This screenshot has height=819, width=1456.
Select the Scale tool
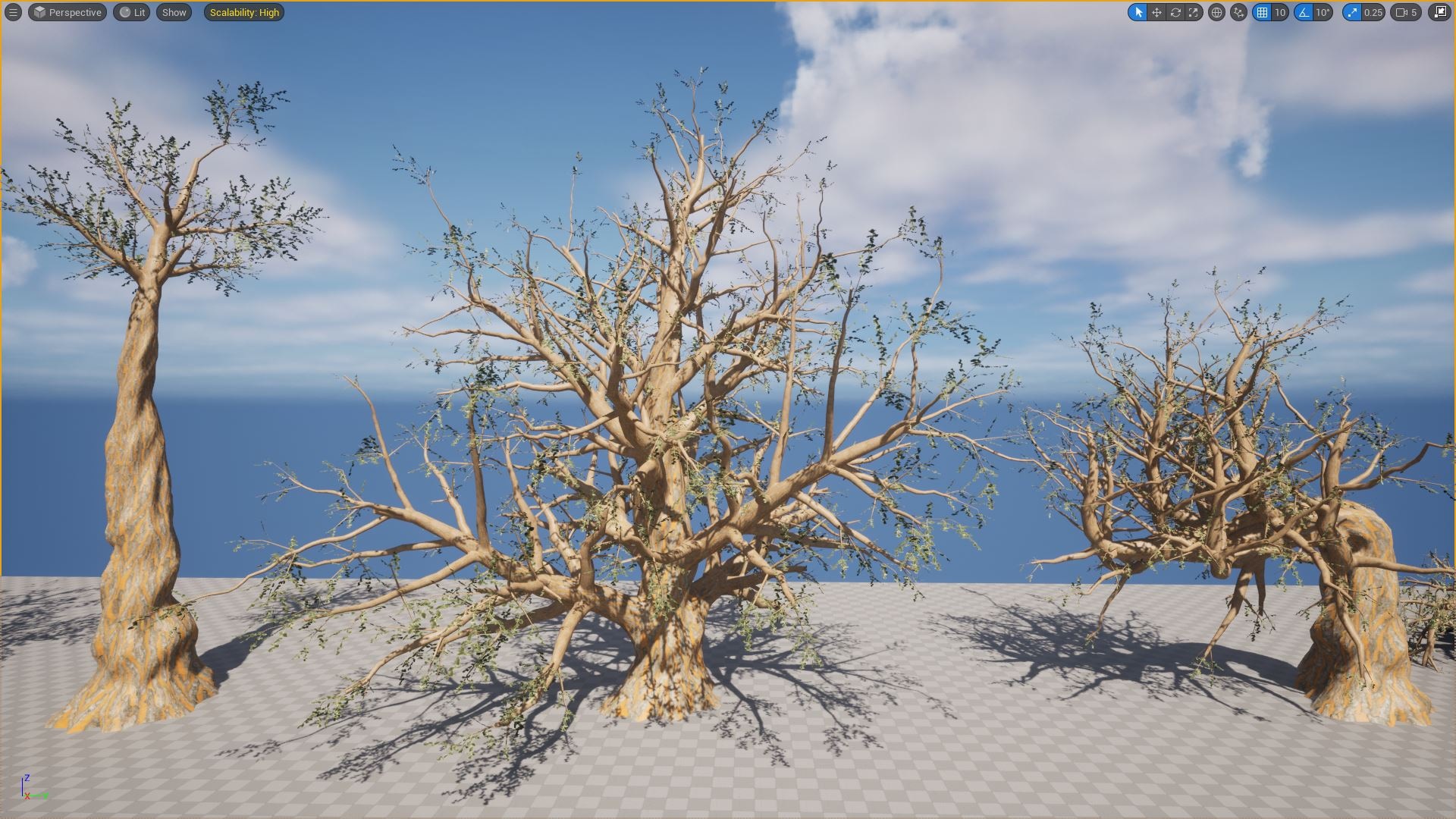(x=1193, y=12)
